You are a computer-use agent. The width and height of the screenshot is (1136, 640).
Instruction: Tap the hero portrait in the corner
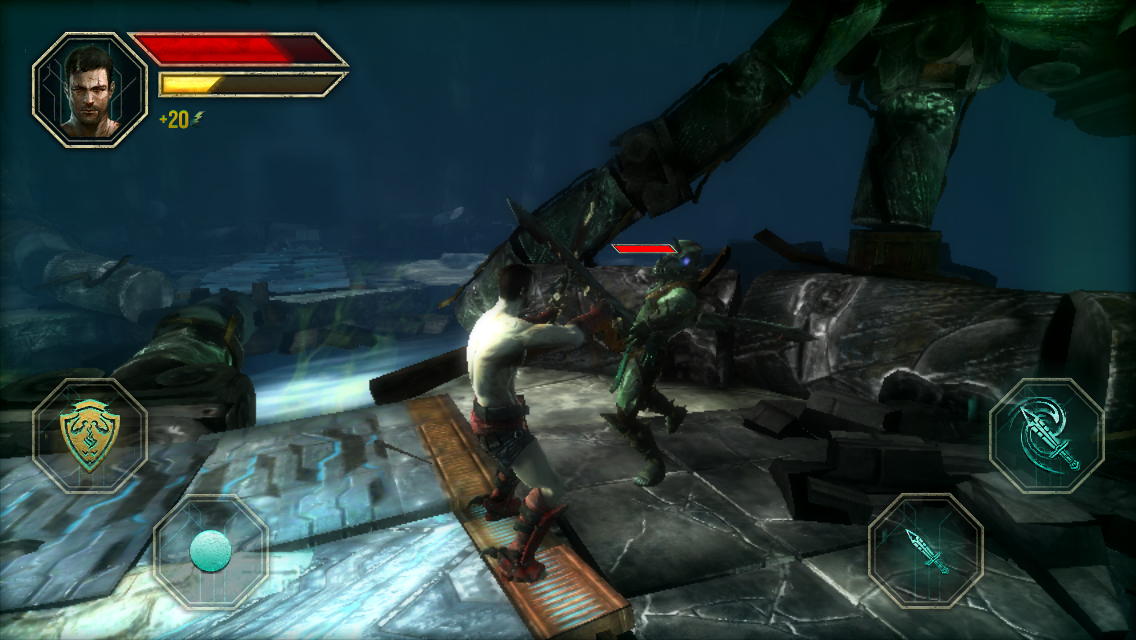click(90, 90)
